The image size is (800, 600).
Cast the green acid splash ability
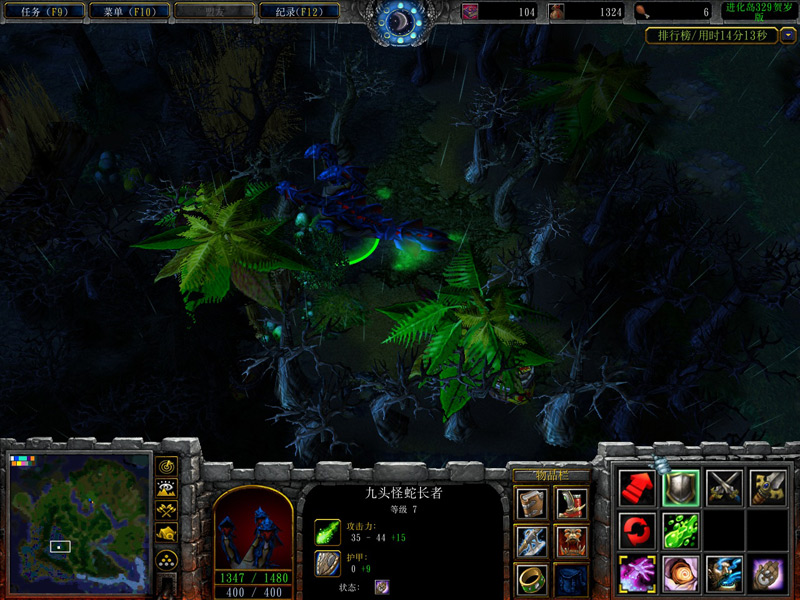click(680, 530)
